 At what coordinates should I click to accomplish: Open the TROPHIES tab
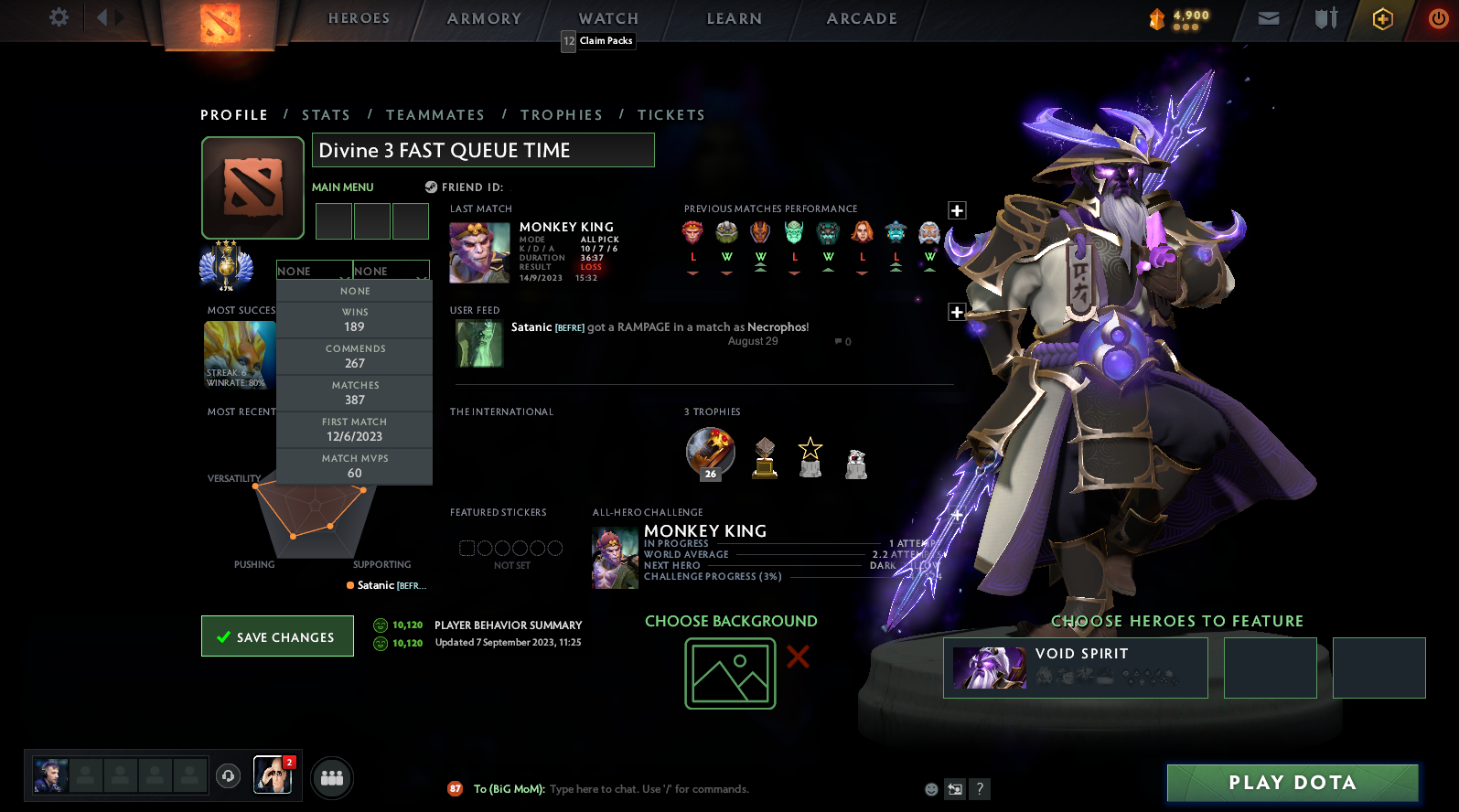(562, 114)
